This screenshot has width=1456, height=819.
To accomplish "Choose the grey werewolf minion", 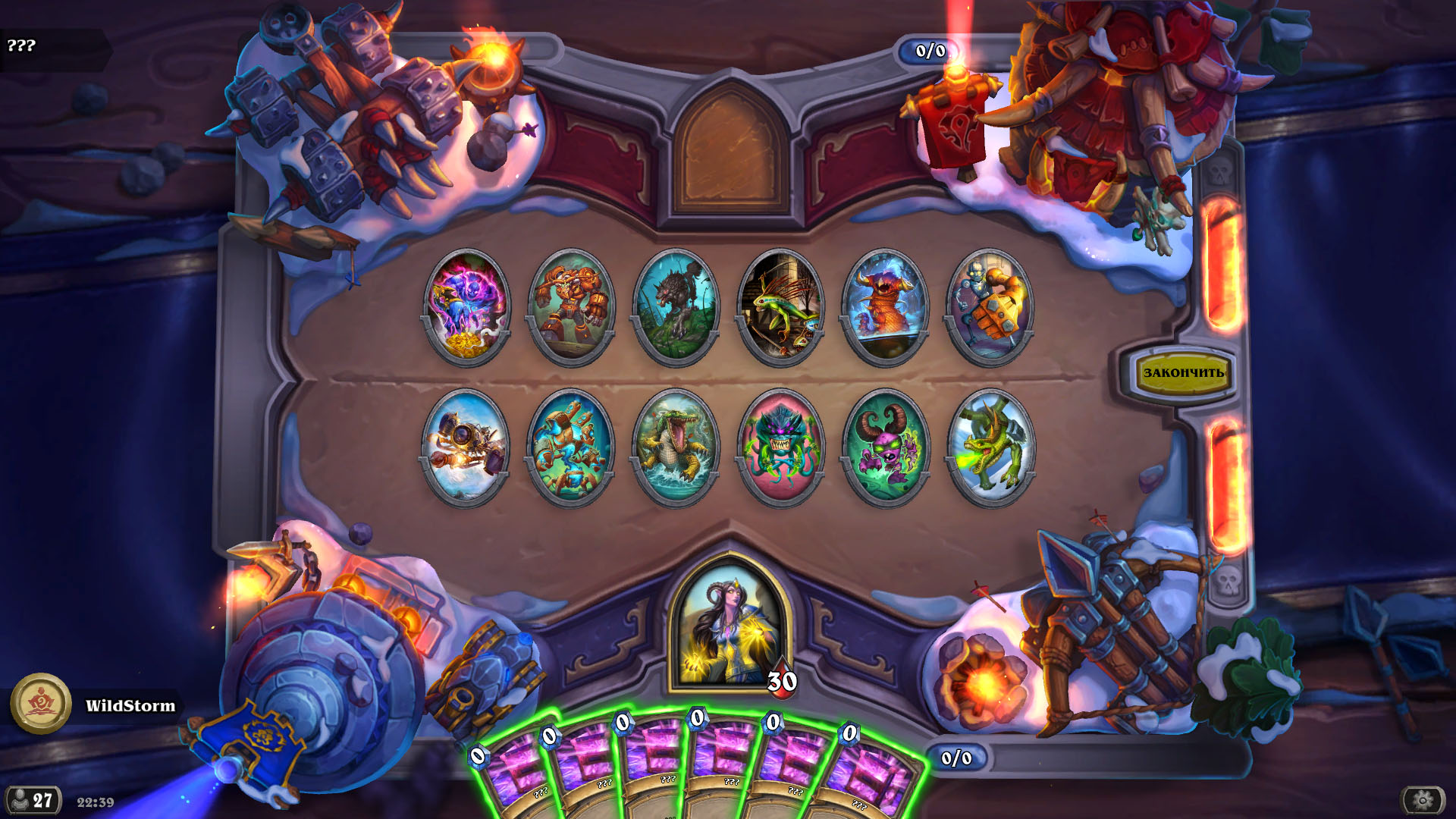I will pos(676,307).
